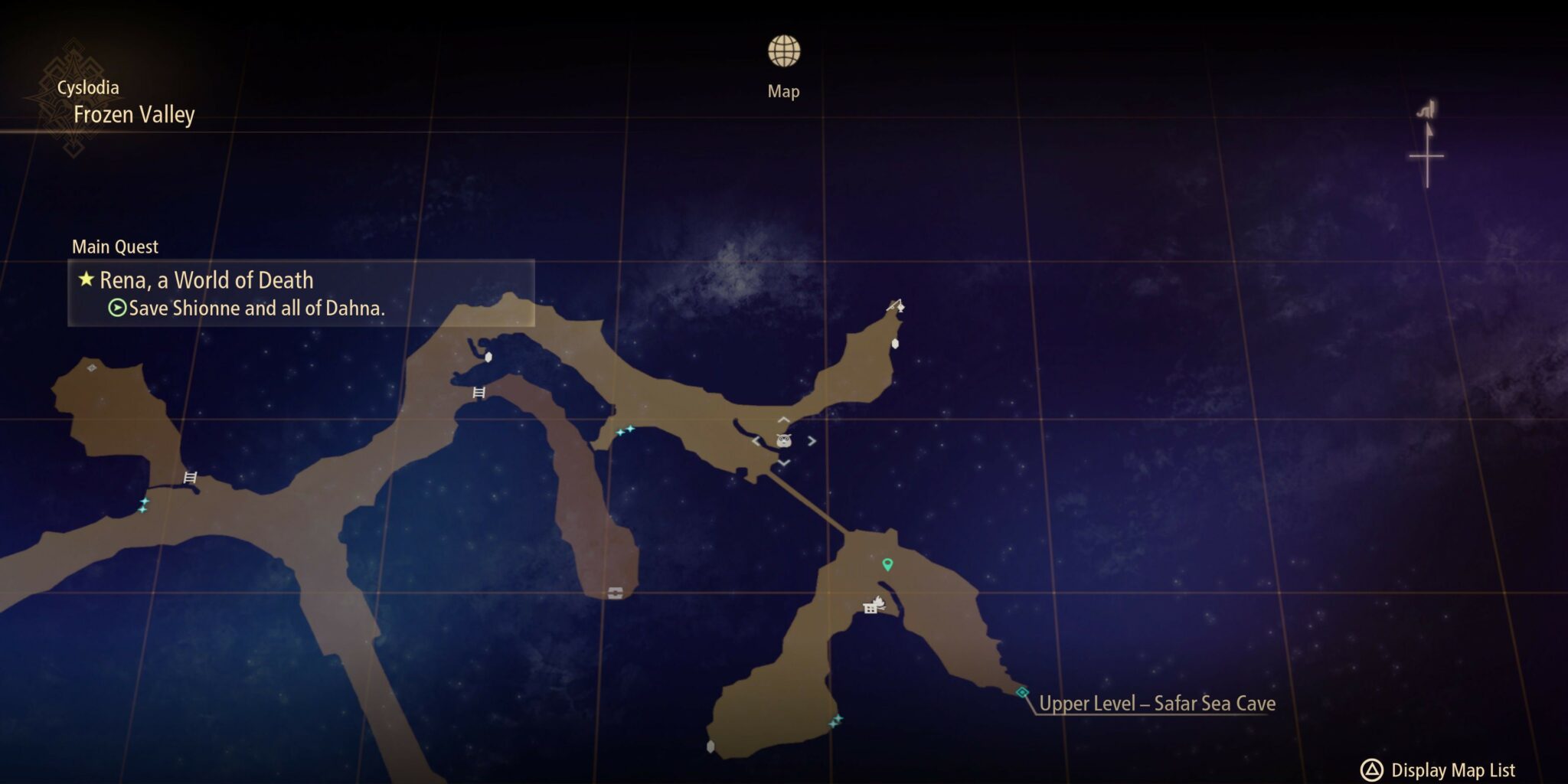Open 'Upper Level – Safar Sea Cave' label

click(x=1156, y=702)
